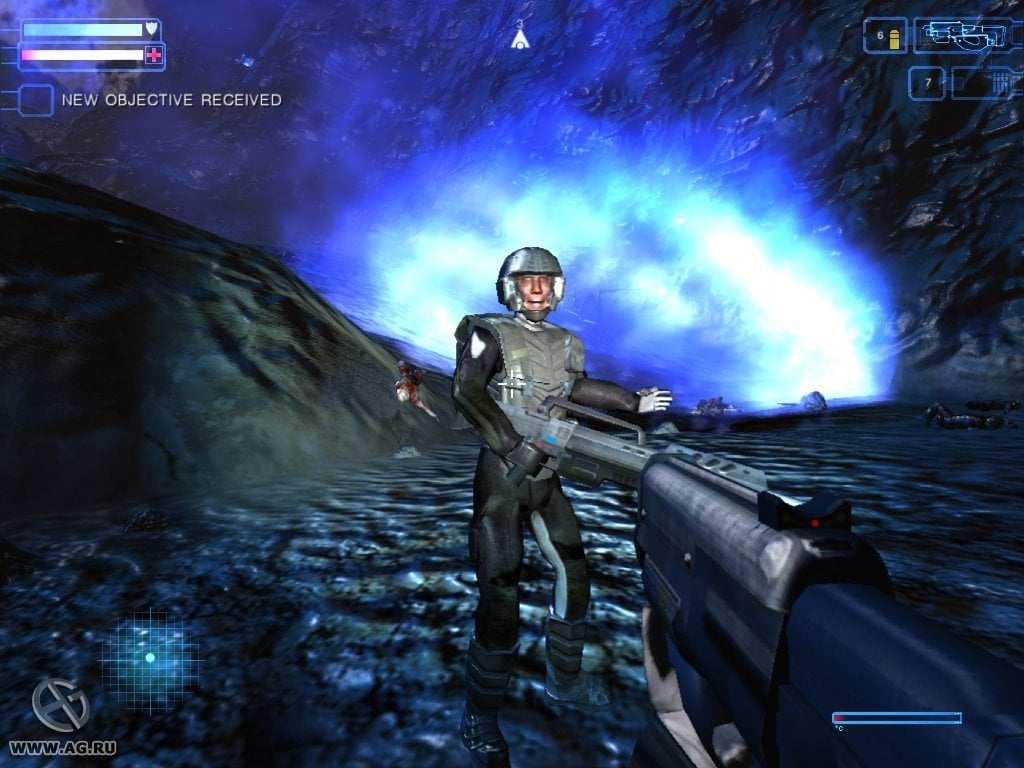Click the yellow bullet ammo icon
The height and width of the screenshot is (768, 1024).
(894, 38)
